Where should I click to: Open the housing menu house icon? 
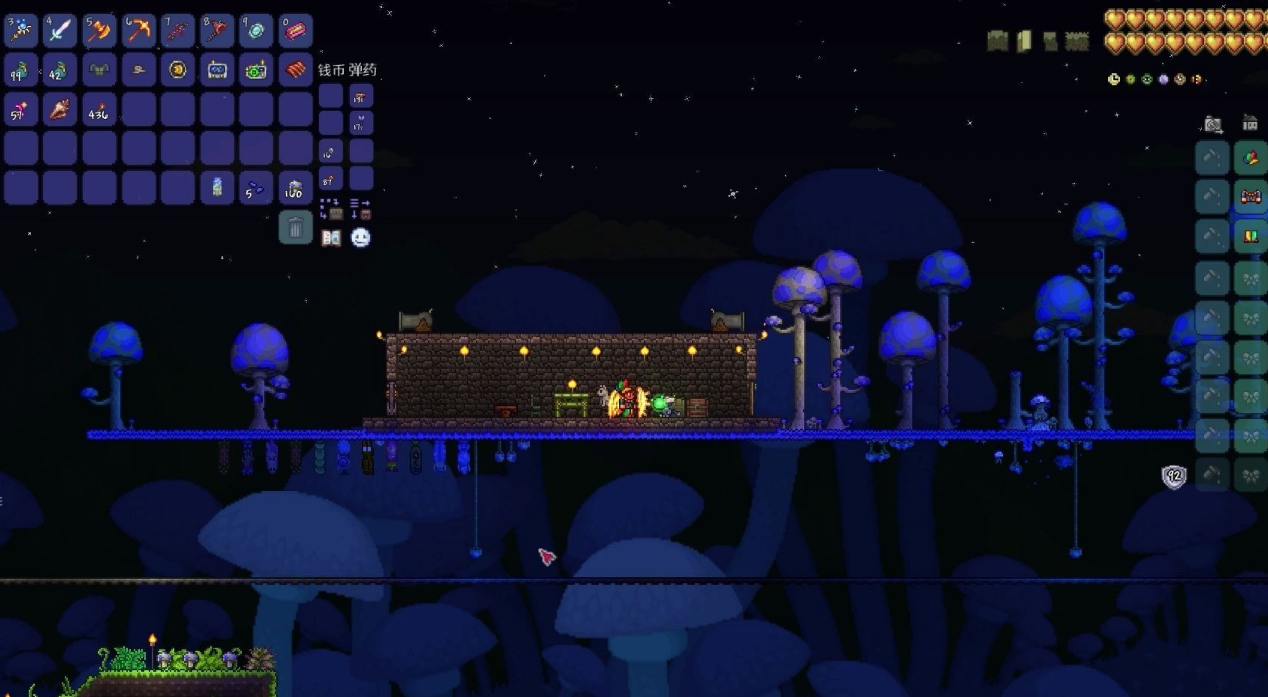coord(1250,123)
